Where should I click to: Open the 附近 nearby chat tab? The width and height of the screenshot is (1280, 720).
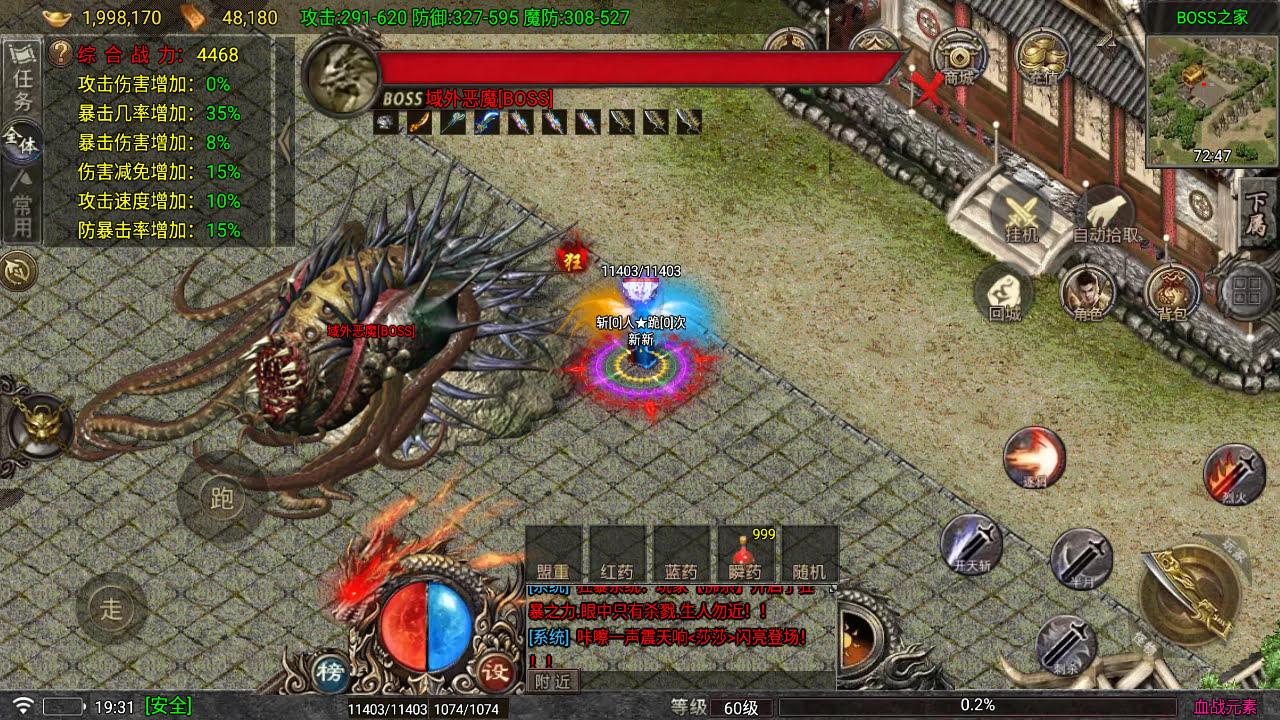553,680
